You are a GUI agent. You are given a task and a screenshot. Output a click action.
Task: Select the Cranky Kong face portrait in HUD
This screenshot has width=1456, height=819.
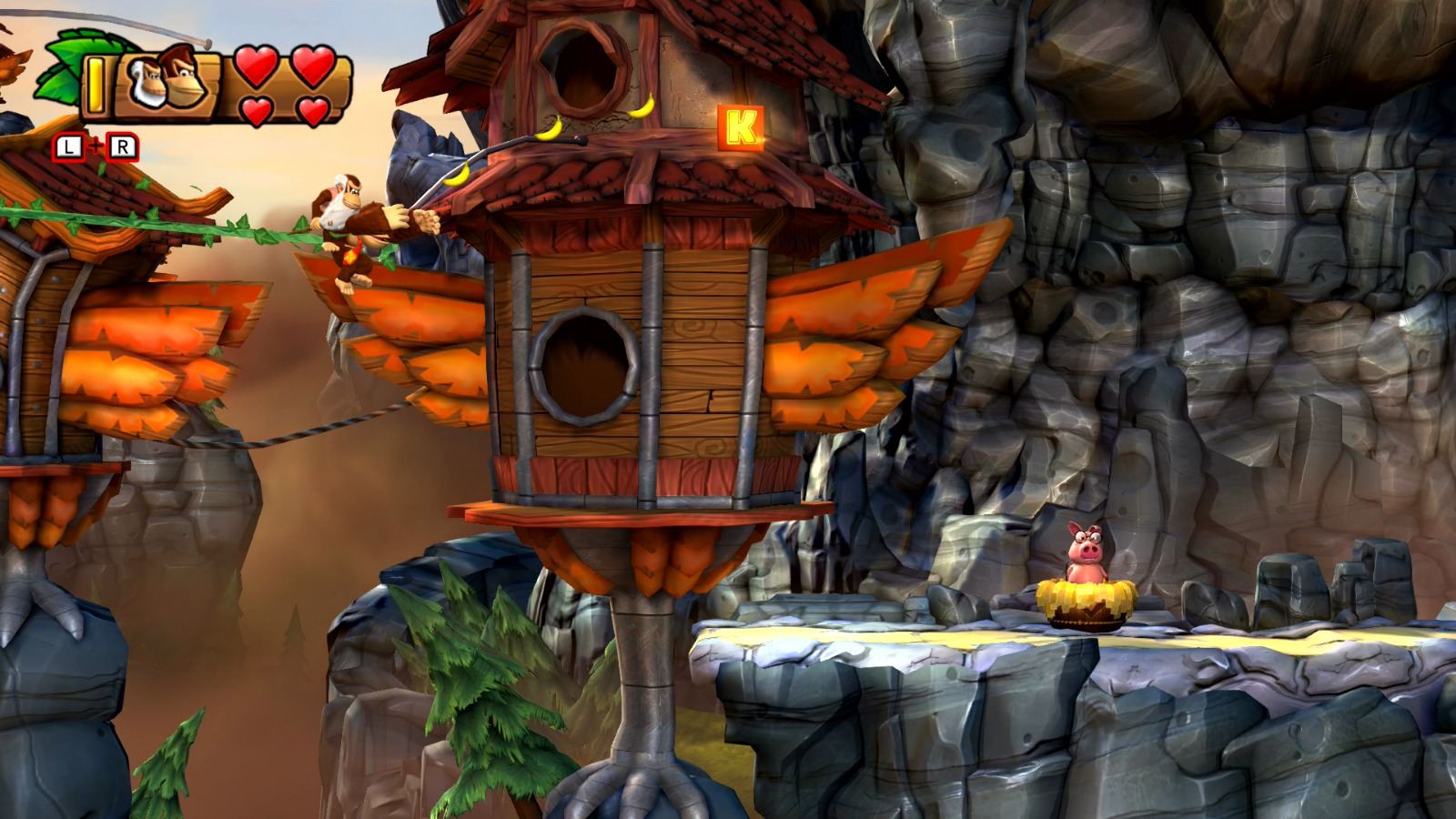point(146,82)
